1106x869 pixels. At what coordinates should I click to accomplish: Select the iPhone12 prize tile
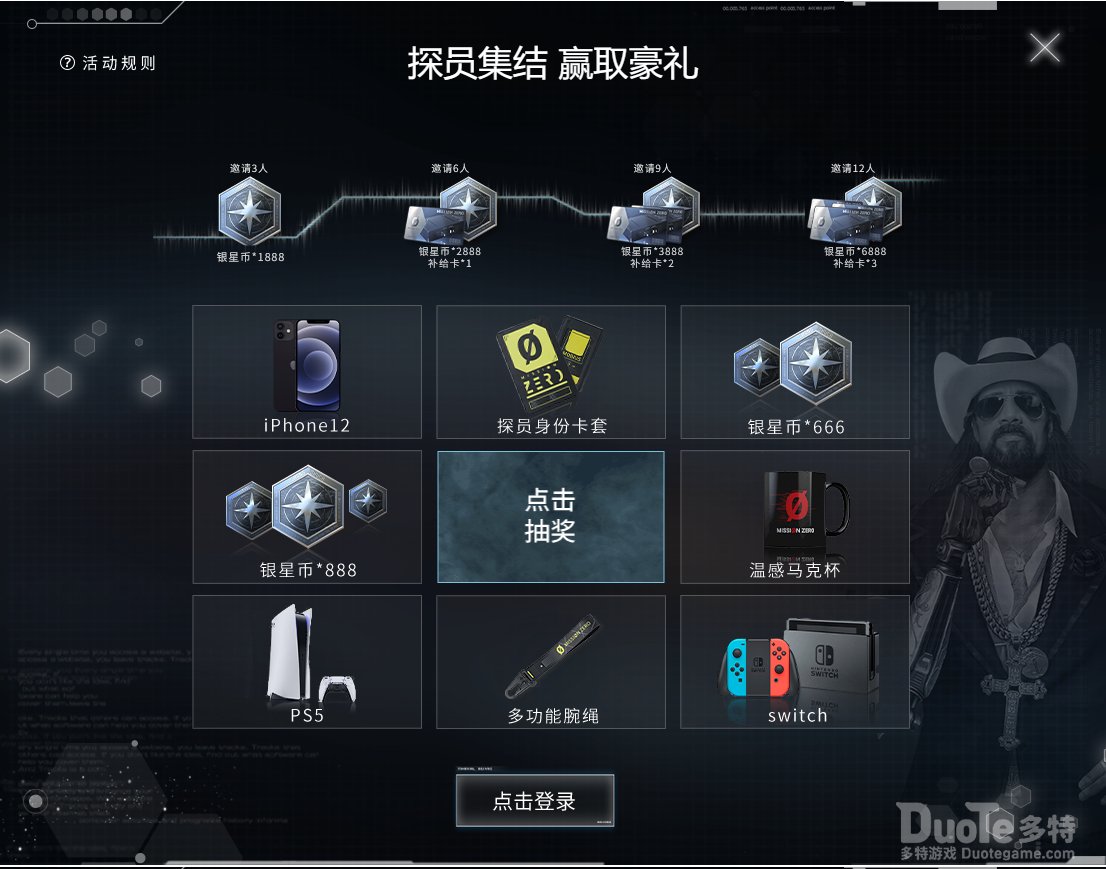click(307, 372)
